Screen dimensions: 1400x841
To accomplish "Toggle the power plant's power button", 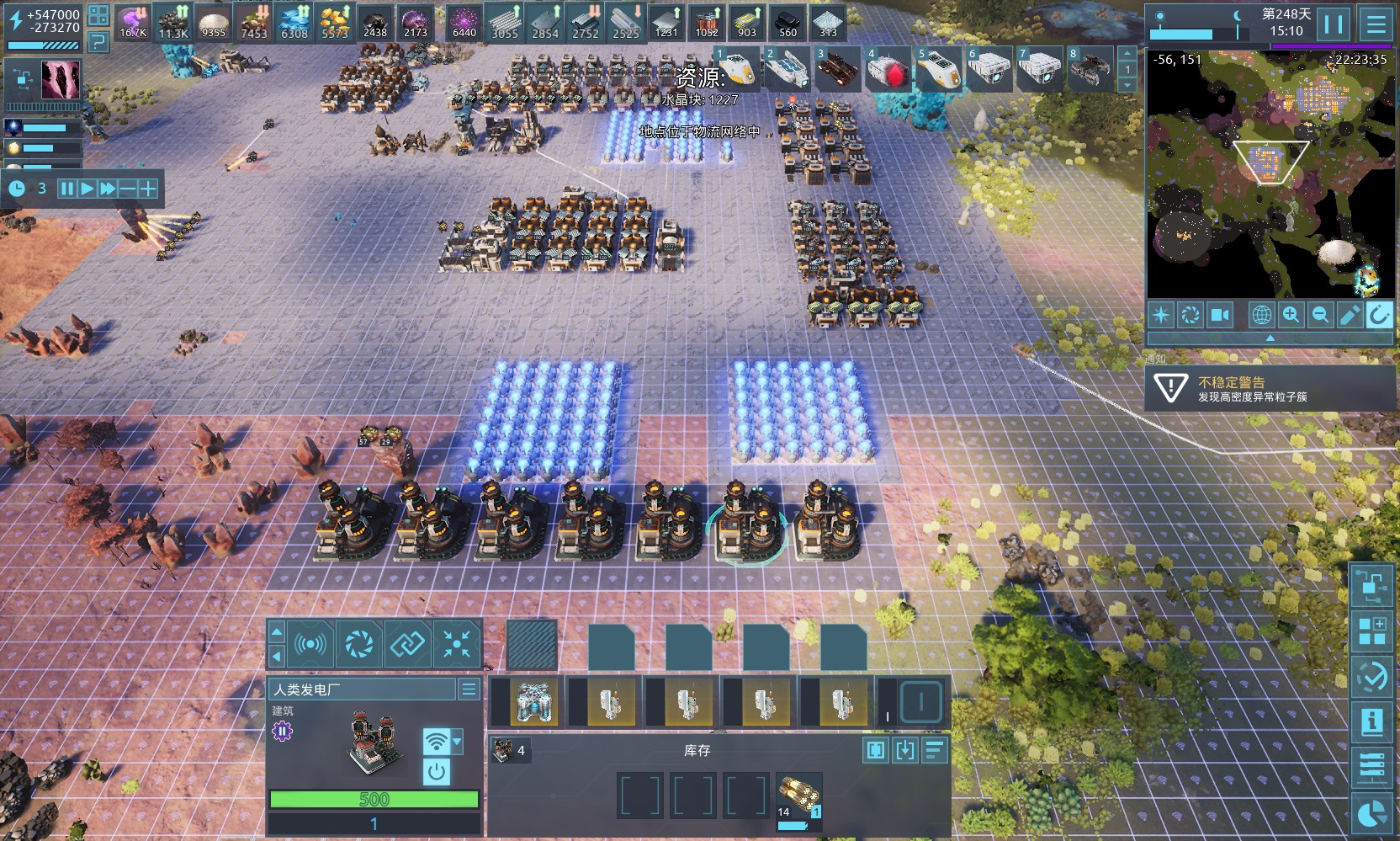I will 436,770.
